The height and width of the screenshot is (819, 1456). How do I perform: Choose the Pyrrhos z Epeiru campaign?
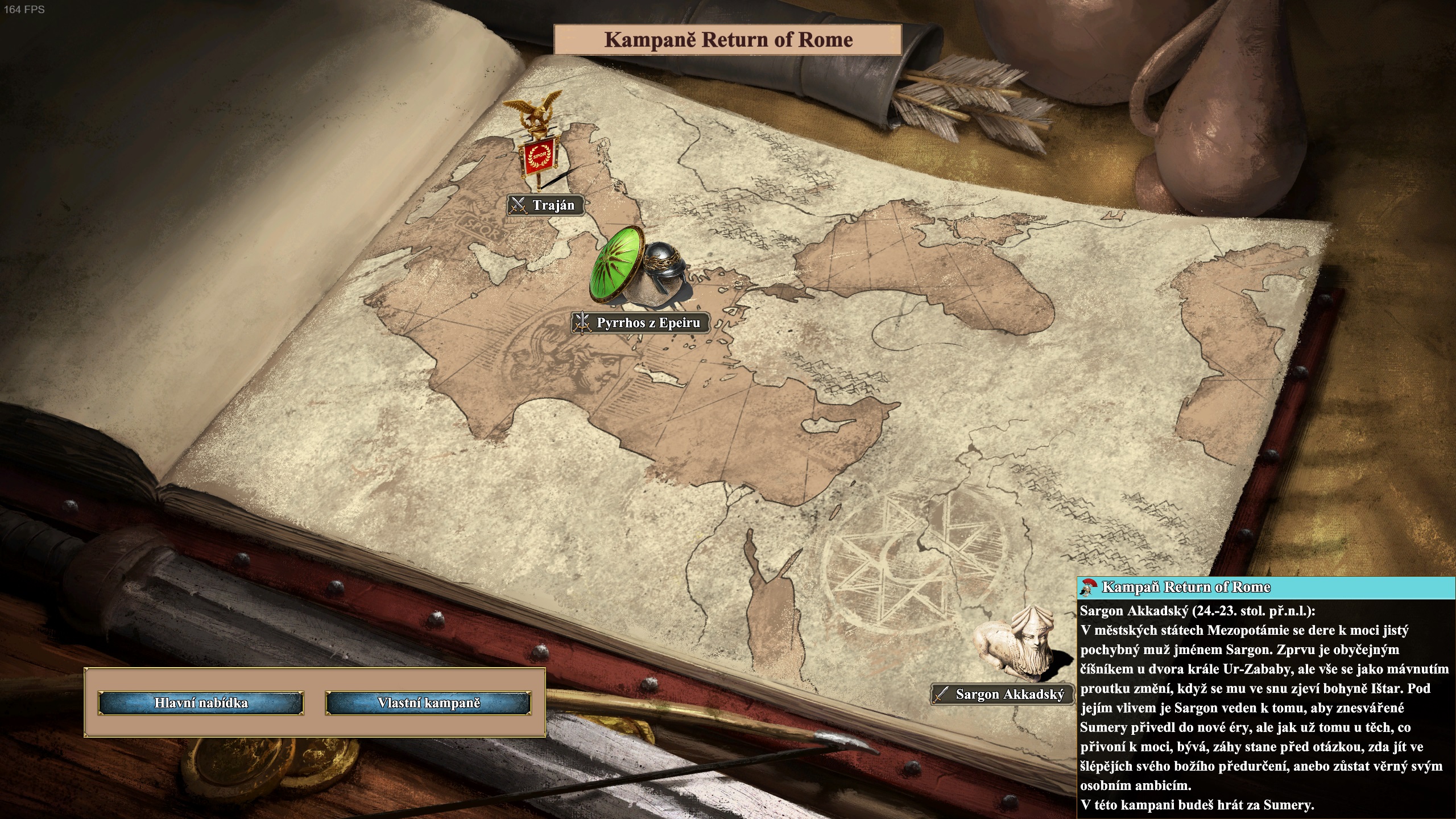click(640, 323)
